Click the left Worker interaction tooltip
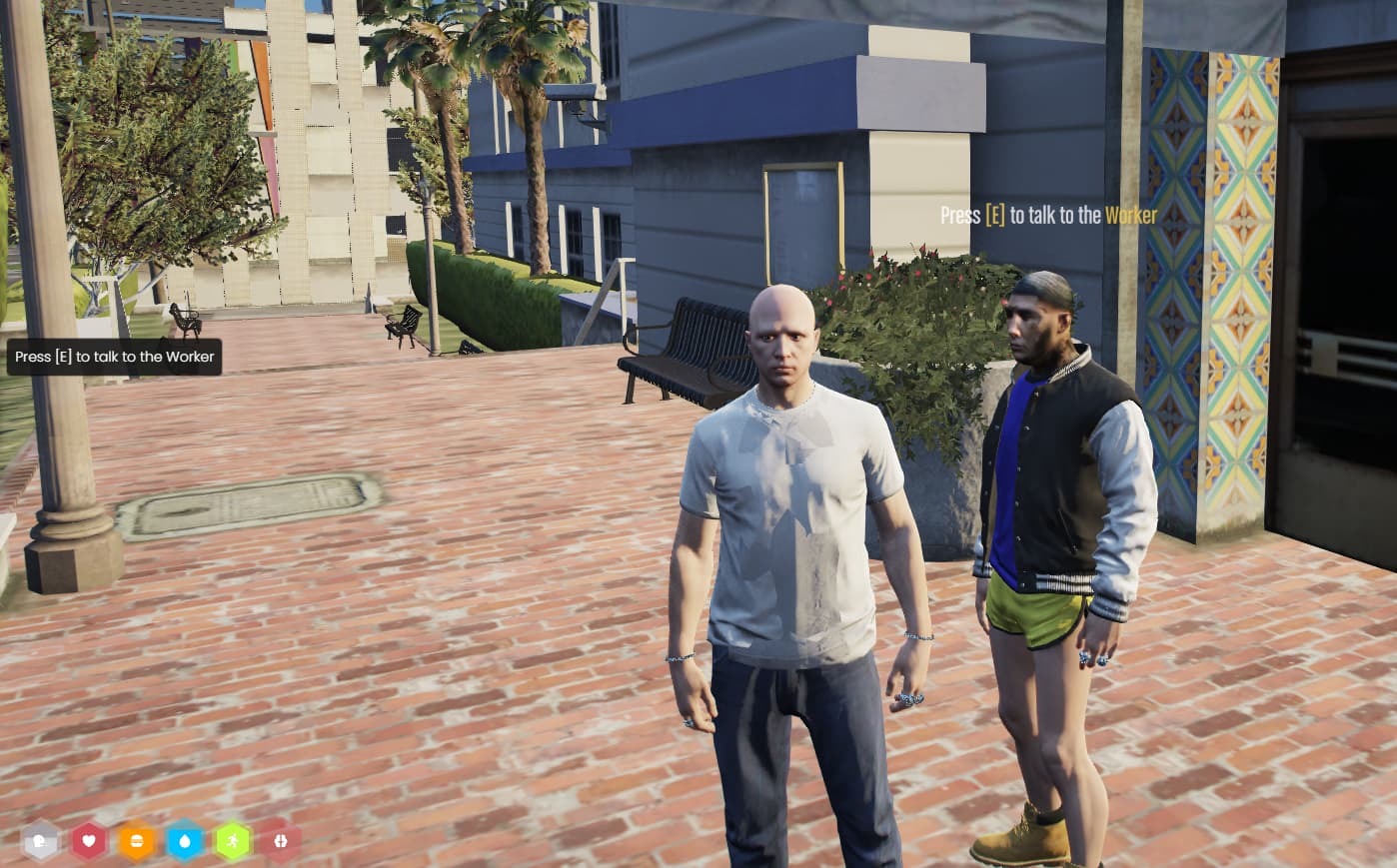The image size is (1397, 868). click(113, 357)
